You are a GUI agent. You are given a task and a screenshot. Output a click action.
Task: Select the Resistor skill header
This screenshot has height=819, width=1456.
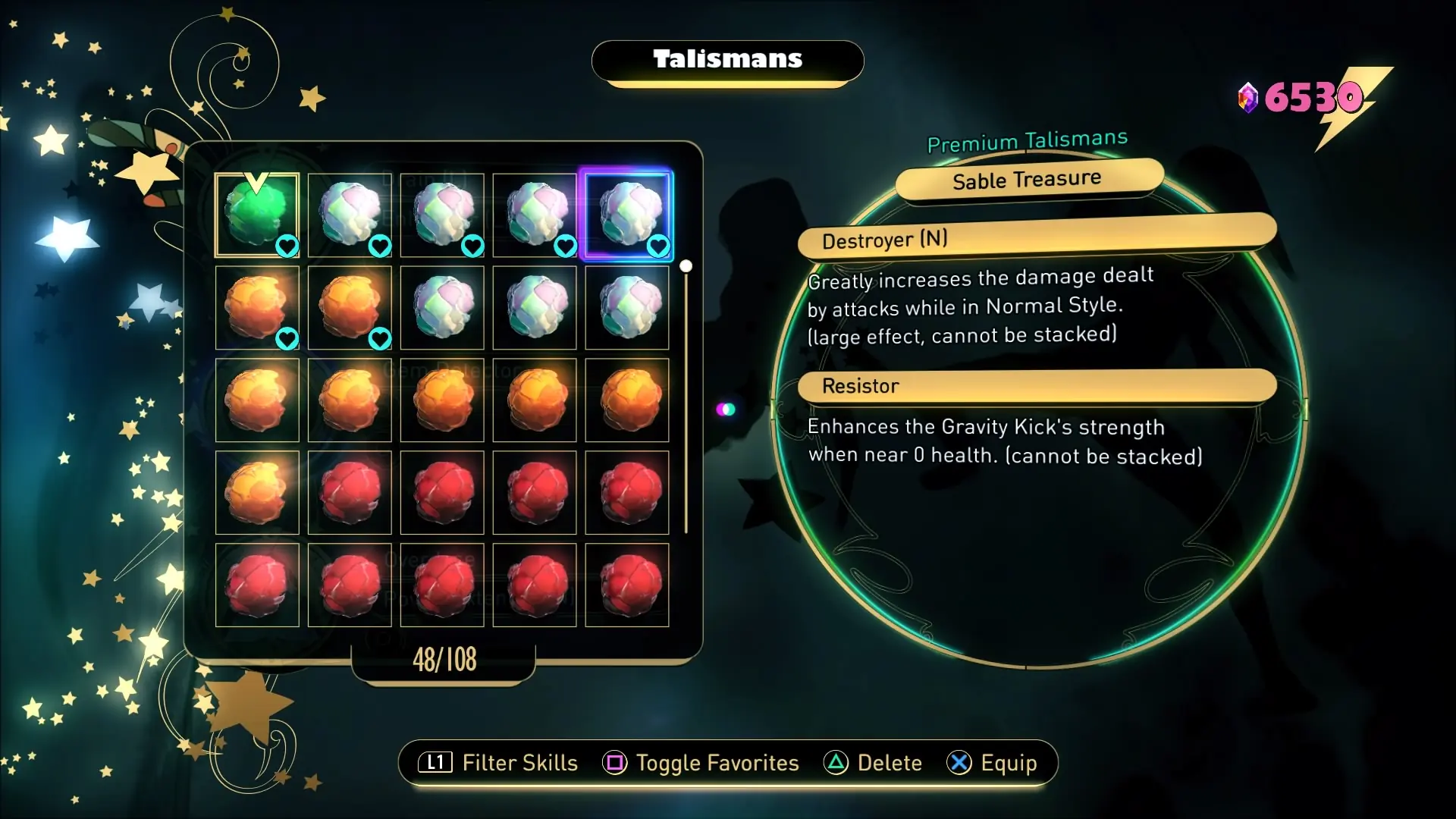[1036, 386]
